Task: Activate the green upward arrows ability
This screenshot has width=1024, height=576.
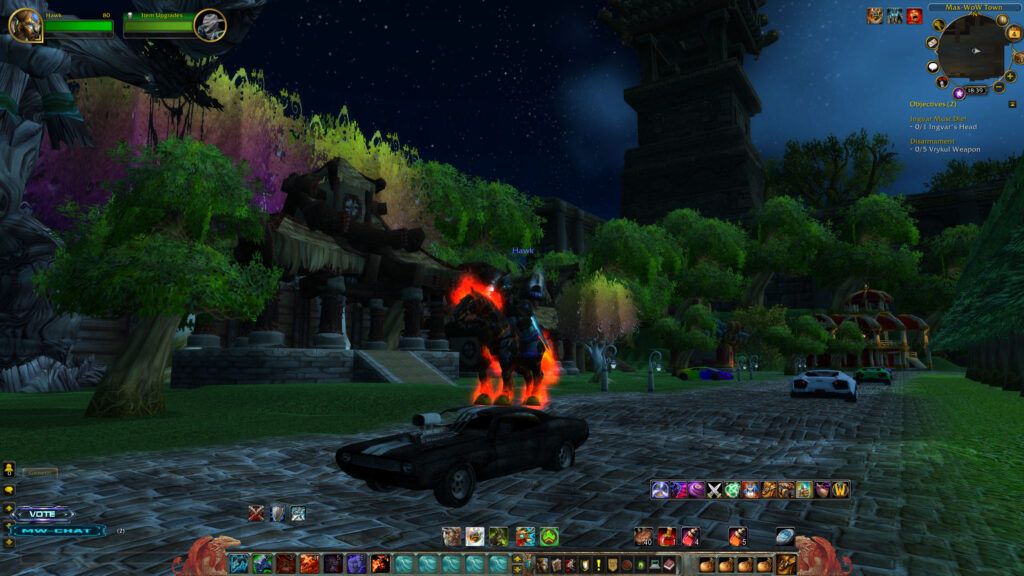Action: pyautogui.click(x=548, y=536)
